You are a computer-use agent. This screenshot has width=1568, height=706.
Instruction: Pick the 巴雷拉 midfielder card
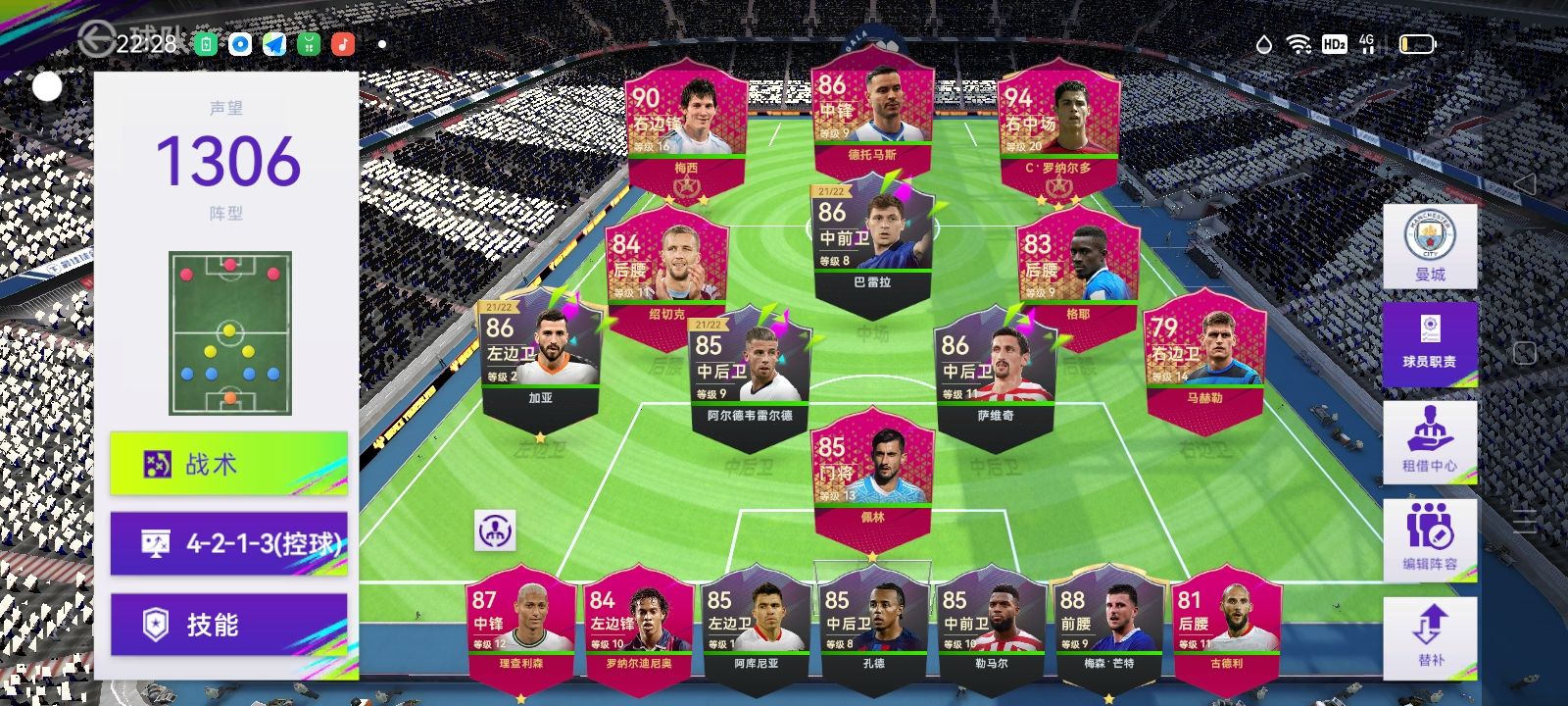point(872,240)
